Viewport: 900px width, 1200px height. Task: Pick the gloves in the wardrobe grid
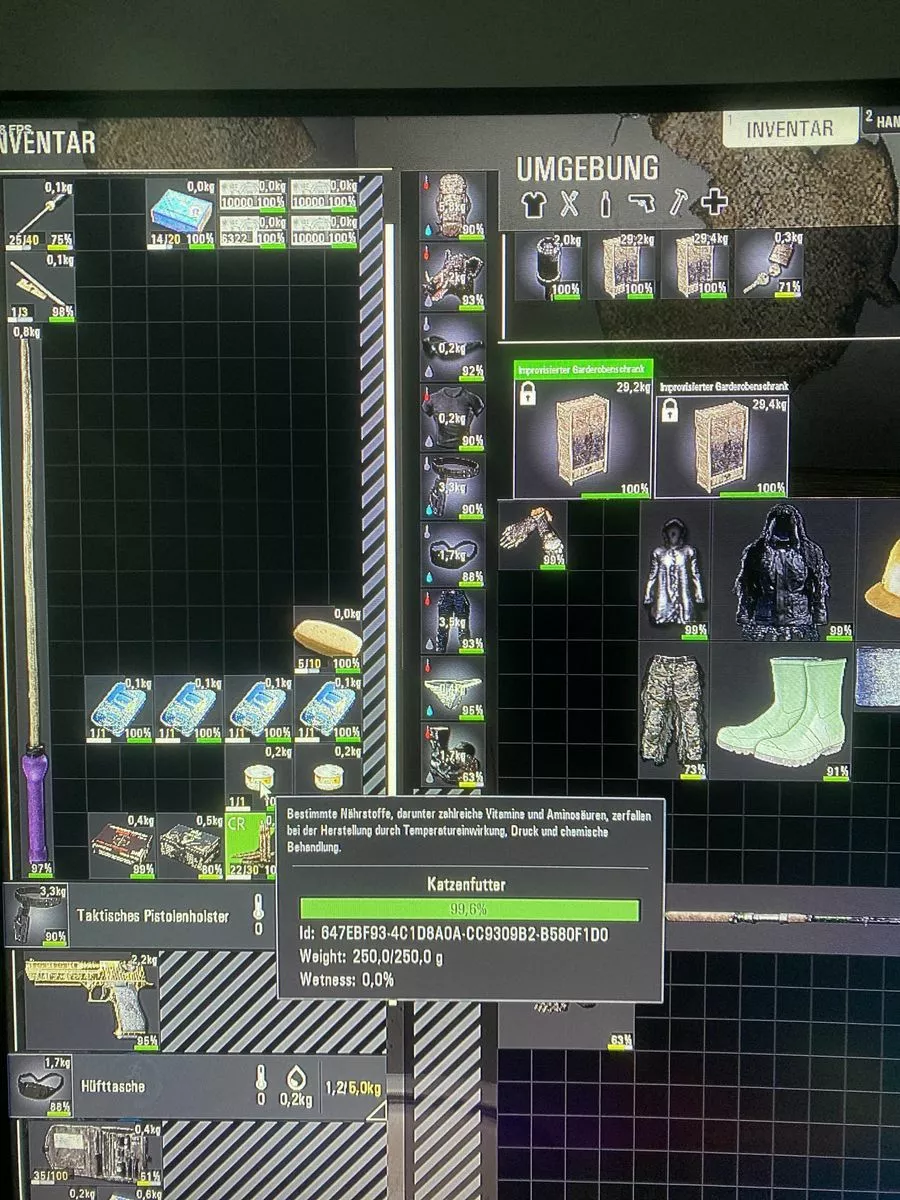pos(532,535)
